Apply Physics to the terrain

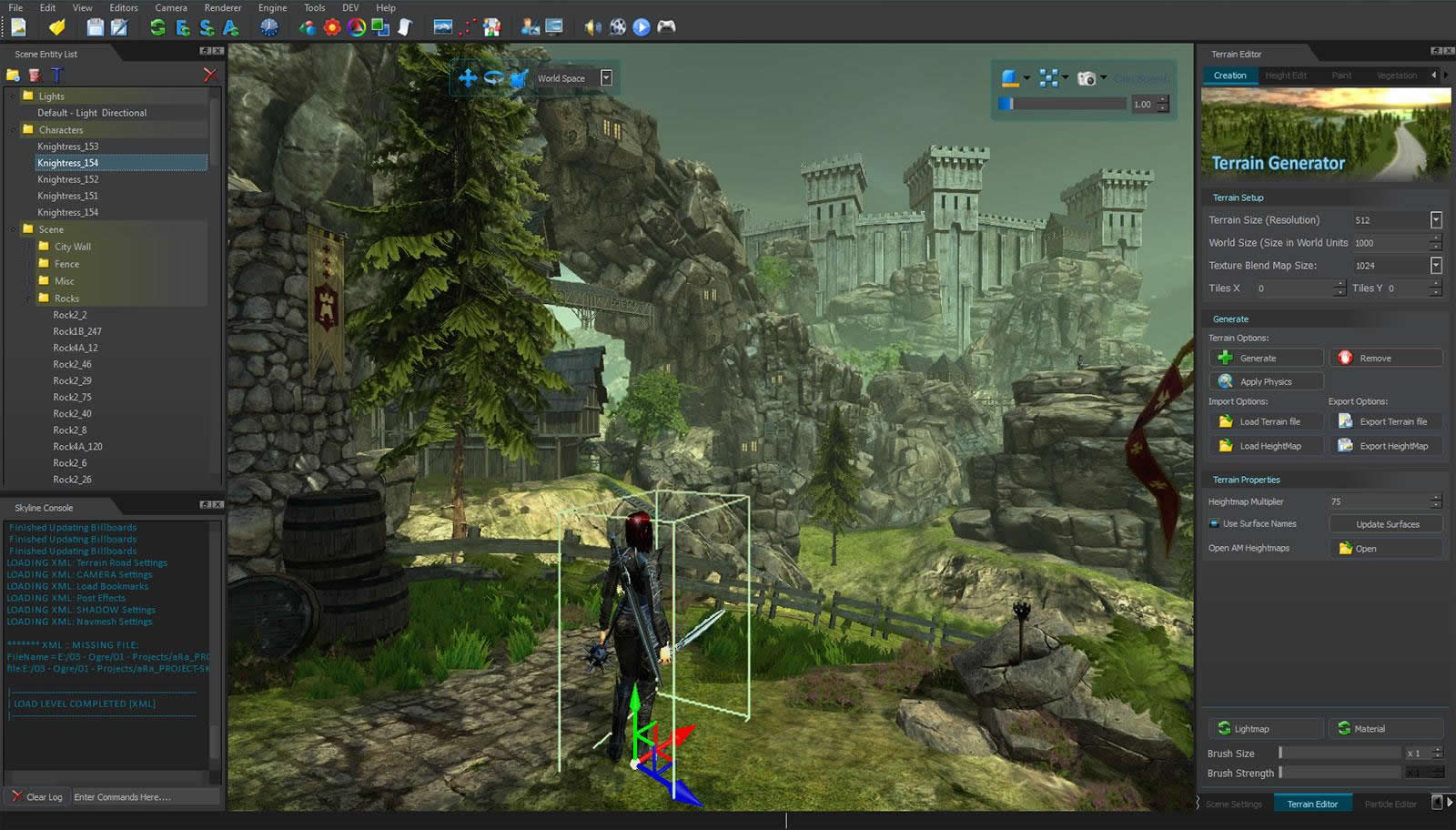[1266, 382]
